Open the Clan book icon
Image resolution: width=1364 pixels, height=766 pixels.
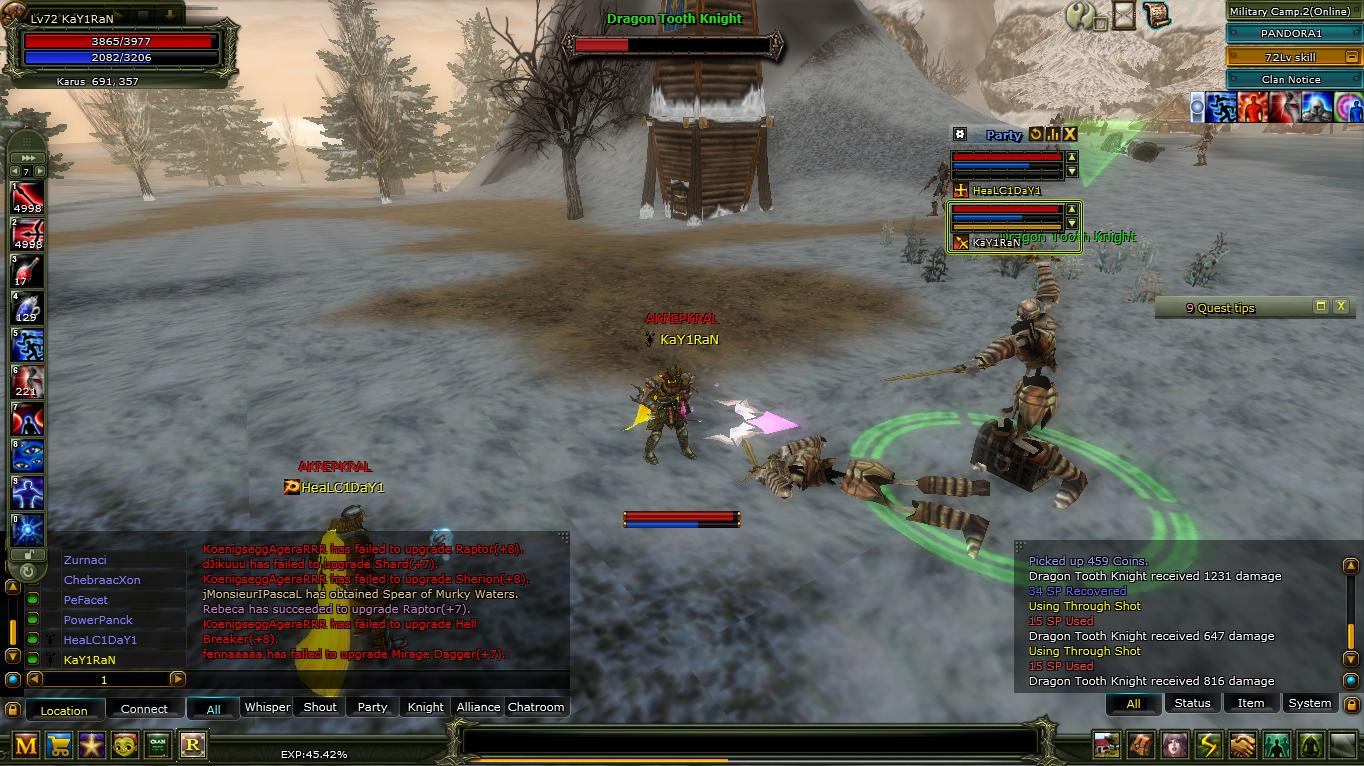pyautogui.click(x=158, y=745)
